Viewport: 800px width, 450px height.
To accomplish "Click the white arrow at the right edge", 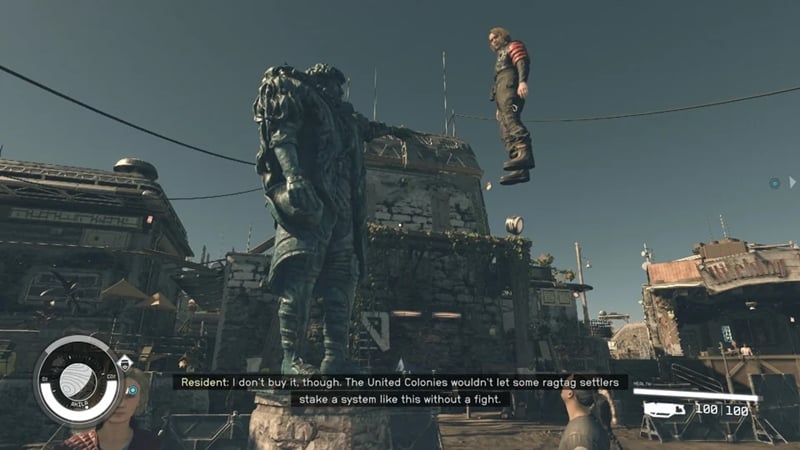I will [792, 182].
